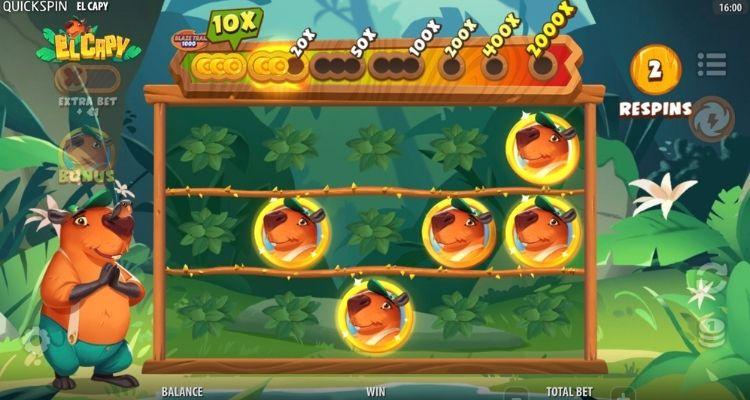Open the paytable menu list icon
This screenshot has height=400, width=750.
(x=711, y=63)
